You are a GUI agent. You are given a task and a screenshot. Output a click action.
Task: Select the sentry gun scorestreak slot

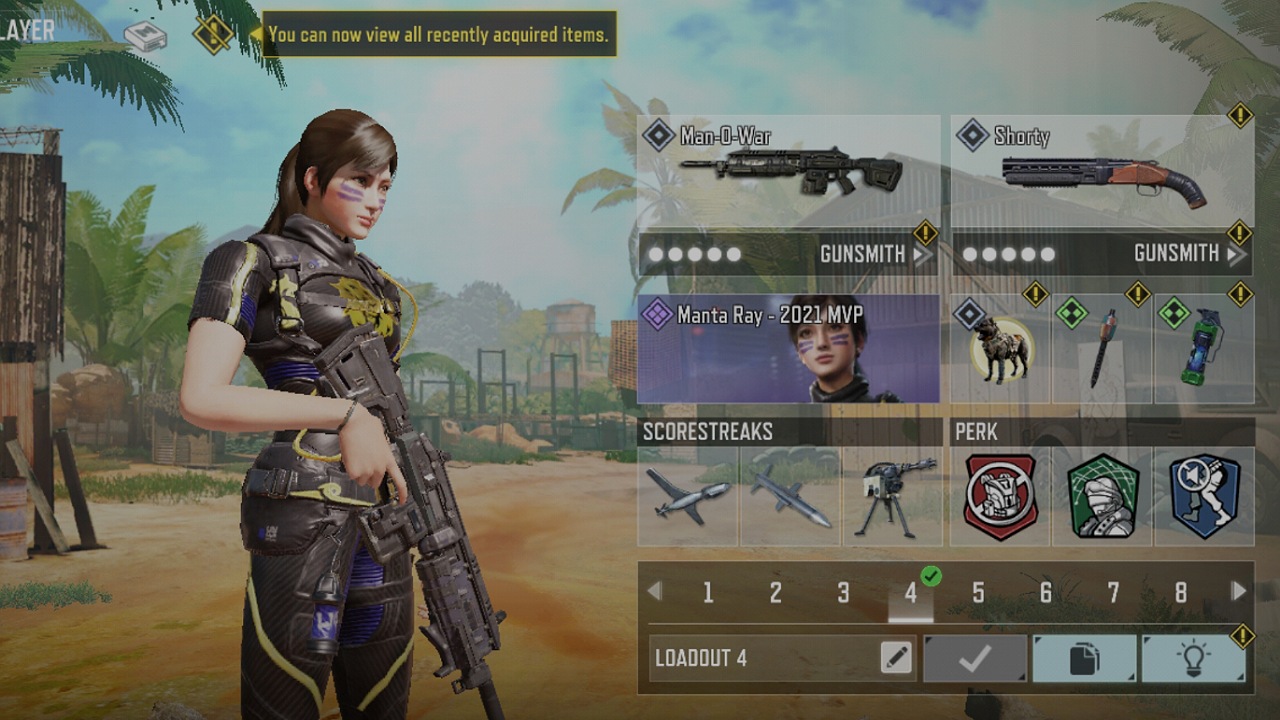[892, 496]
